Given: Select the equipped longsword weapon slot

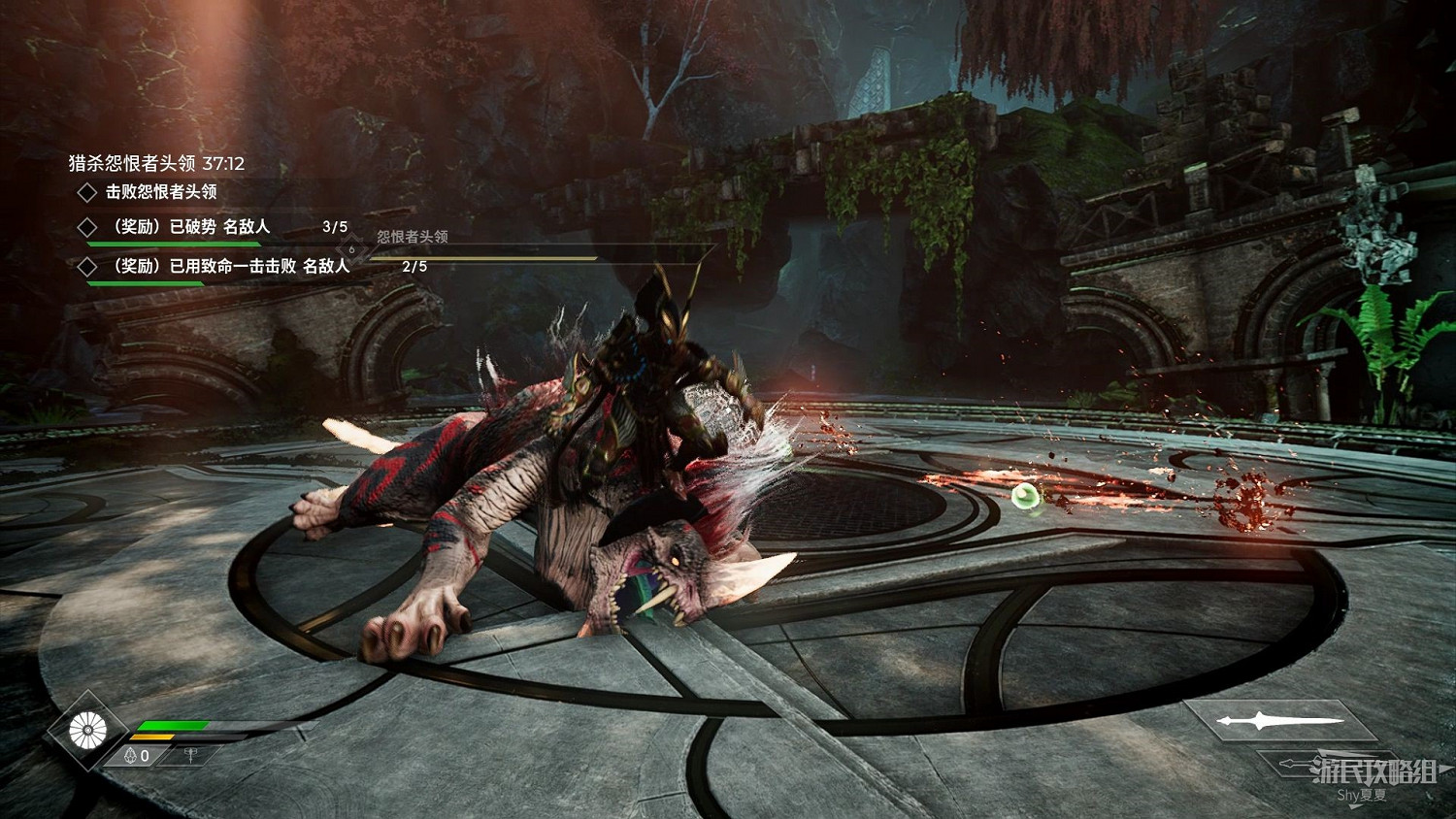Looking at the screenshot, I should pos(1279,721).
